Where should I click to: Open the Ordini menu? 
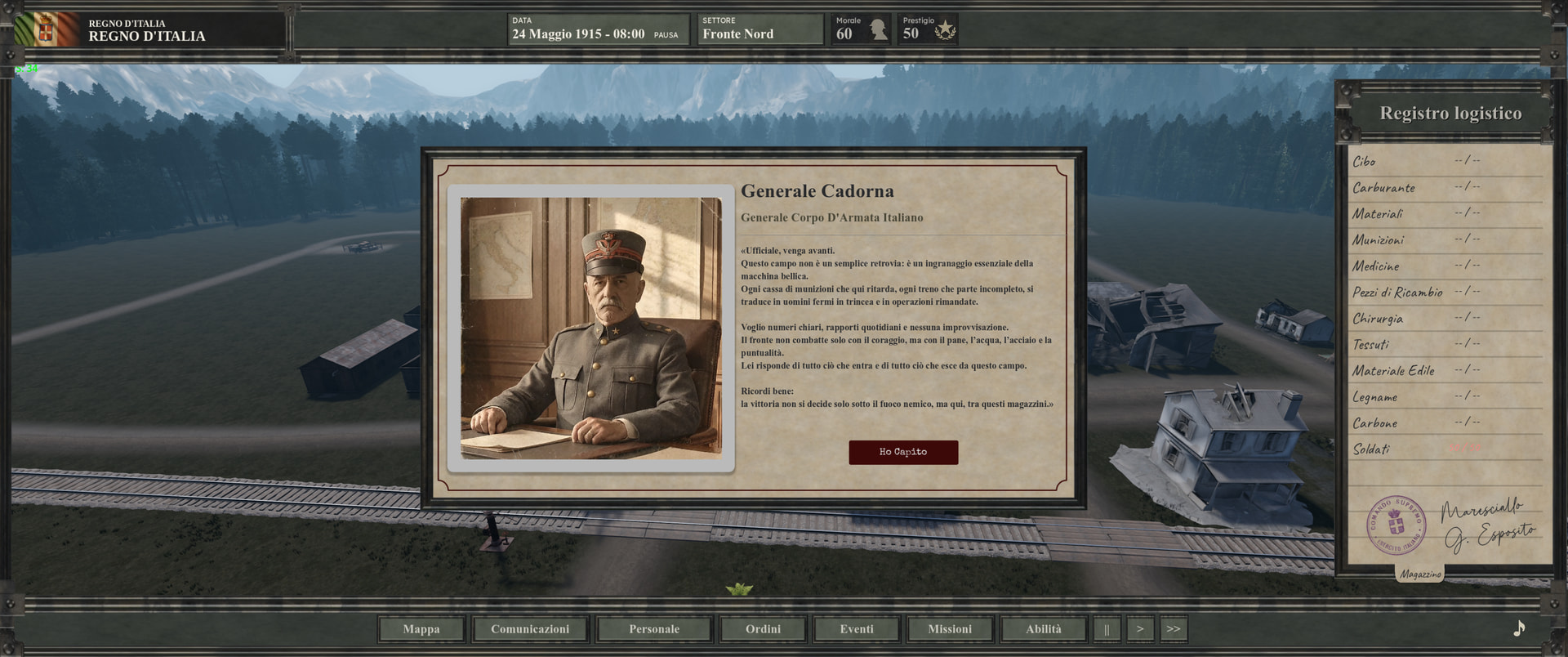coord(763,629)
